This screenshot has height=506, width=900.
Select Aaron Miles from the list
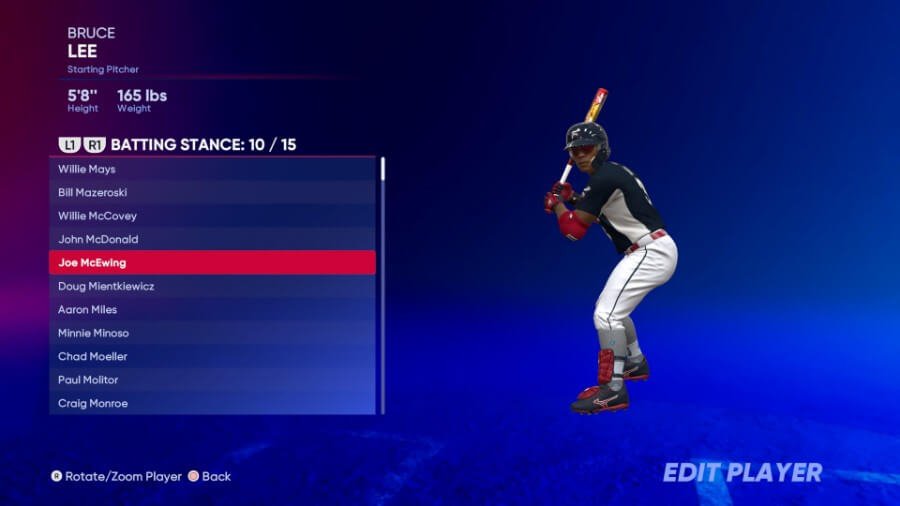(x=212, y=309)
